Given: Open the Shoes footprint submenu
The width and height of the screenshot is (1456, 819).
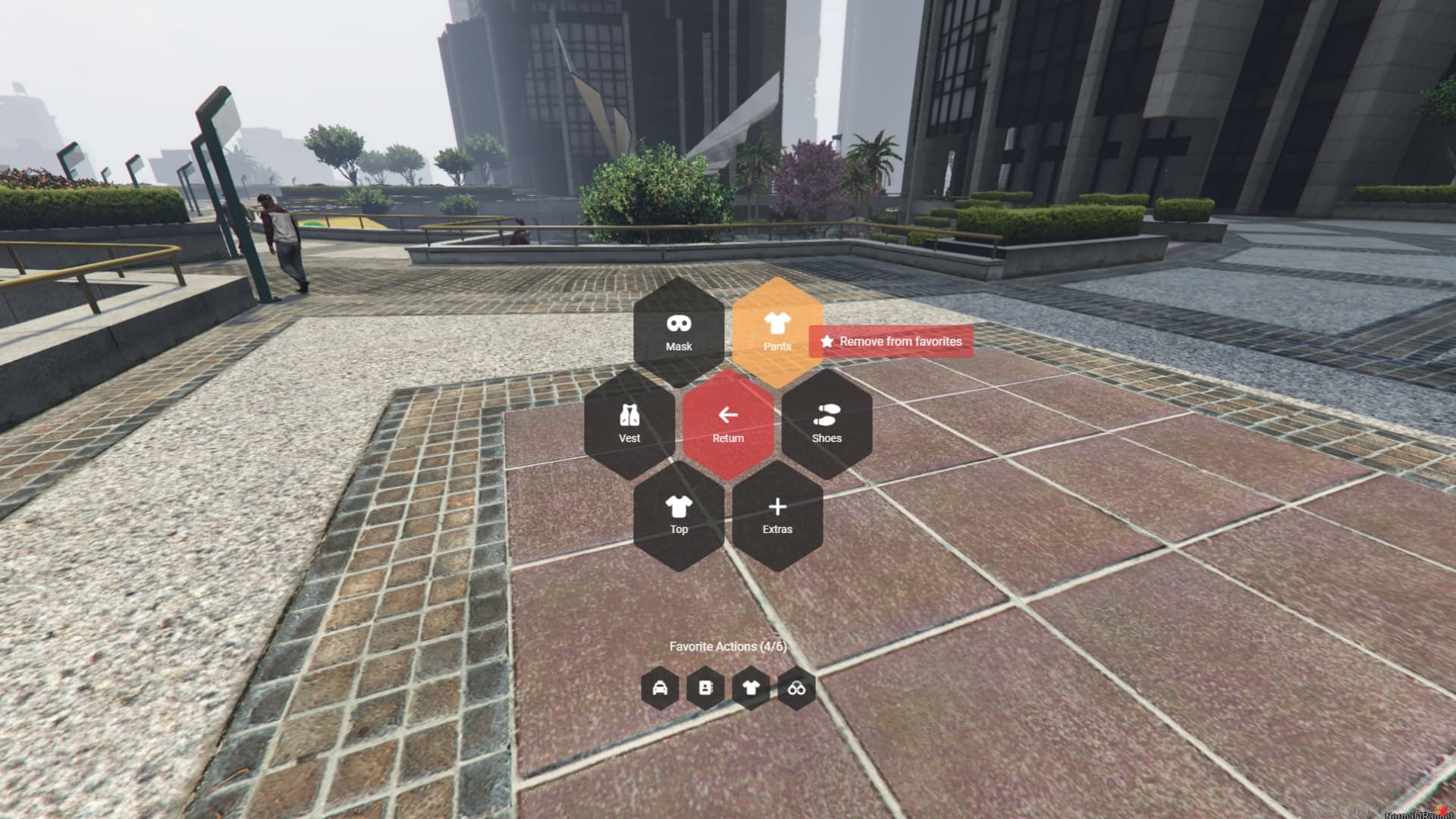Looking at the screenshot, I should (x=827, y=422).
